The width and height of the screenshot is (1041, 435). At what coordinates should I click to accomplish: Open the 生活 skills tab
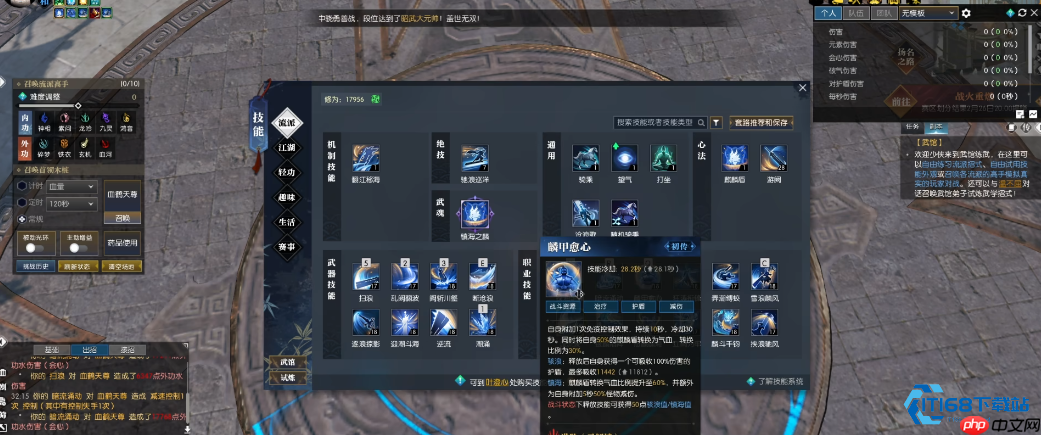(287, 221)
